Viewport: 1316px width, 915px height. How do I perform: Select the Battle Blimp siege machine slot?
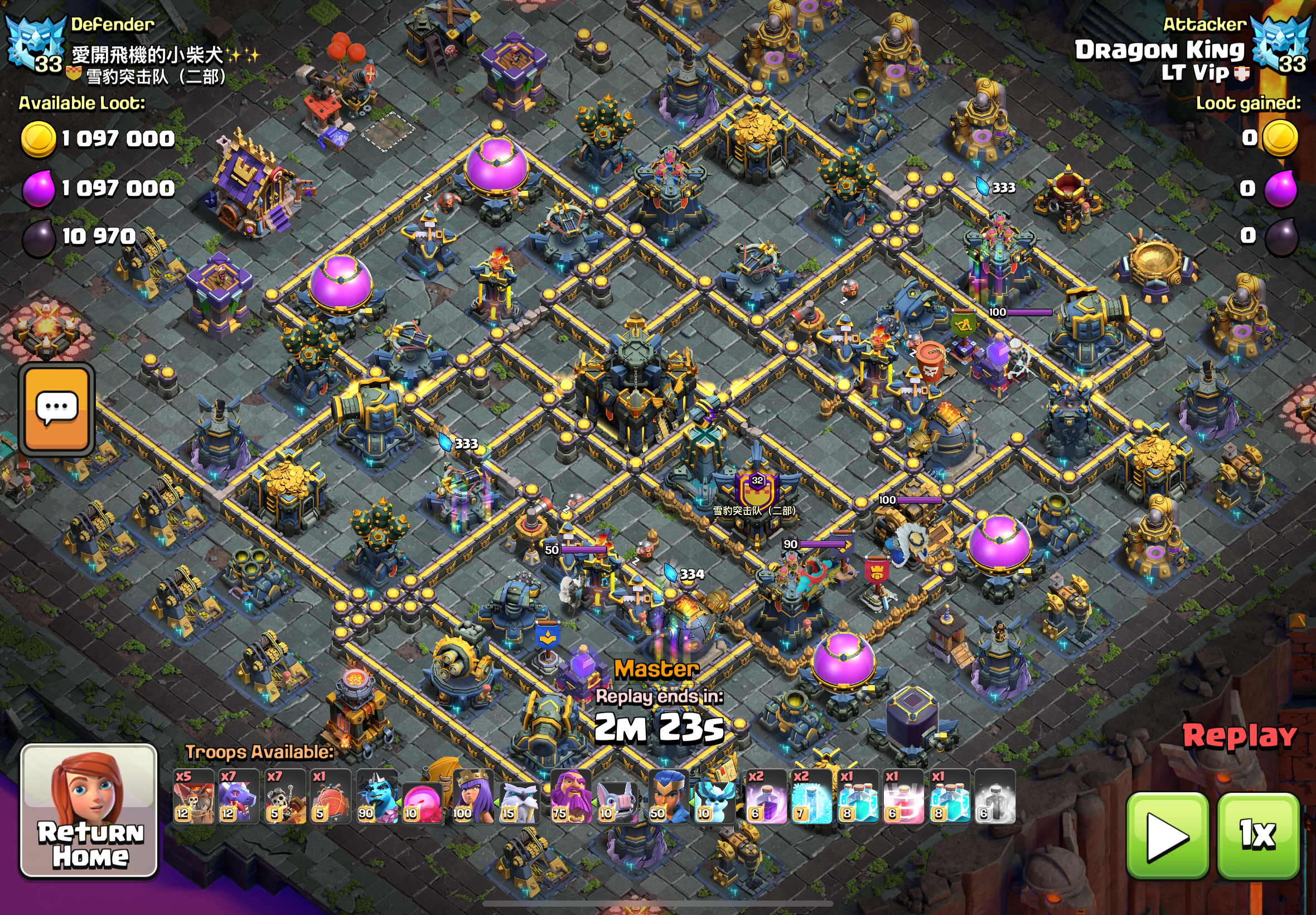point(331,797)
